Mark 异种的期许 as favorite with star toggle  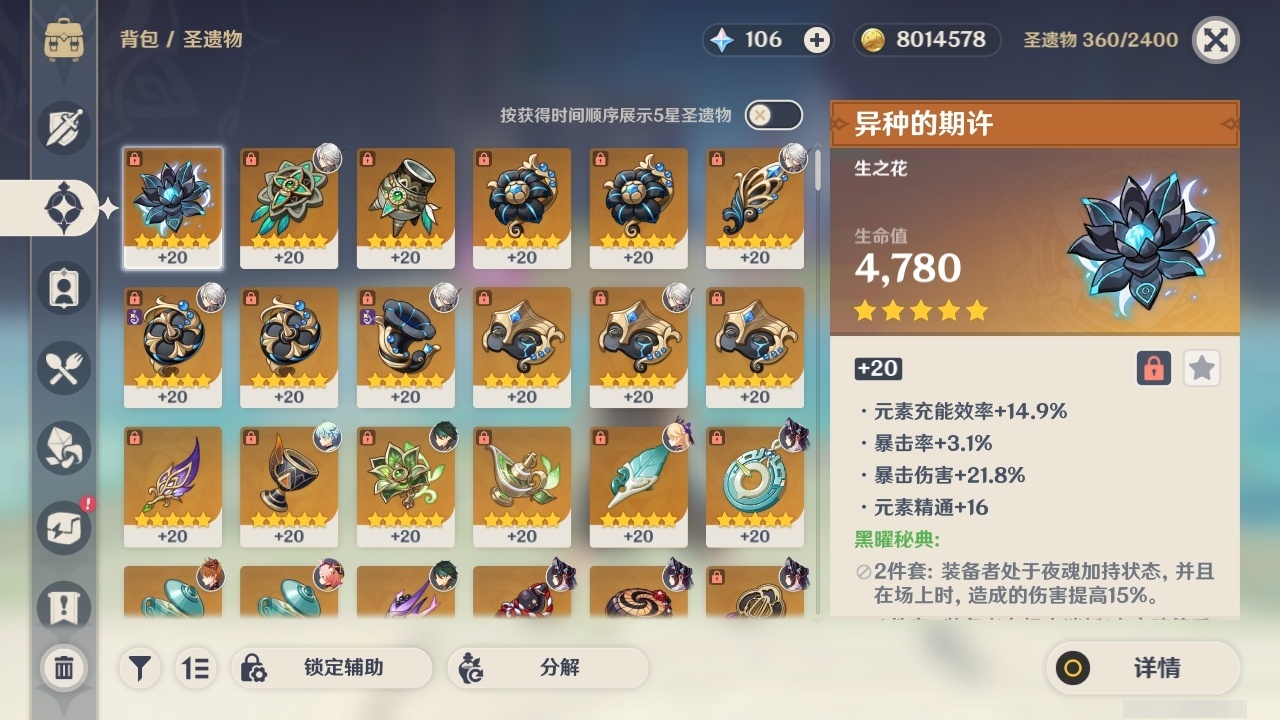click(x=1201, y=368)
